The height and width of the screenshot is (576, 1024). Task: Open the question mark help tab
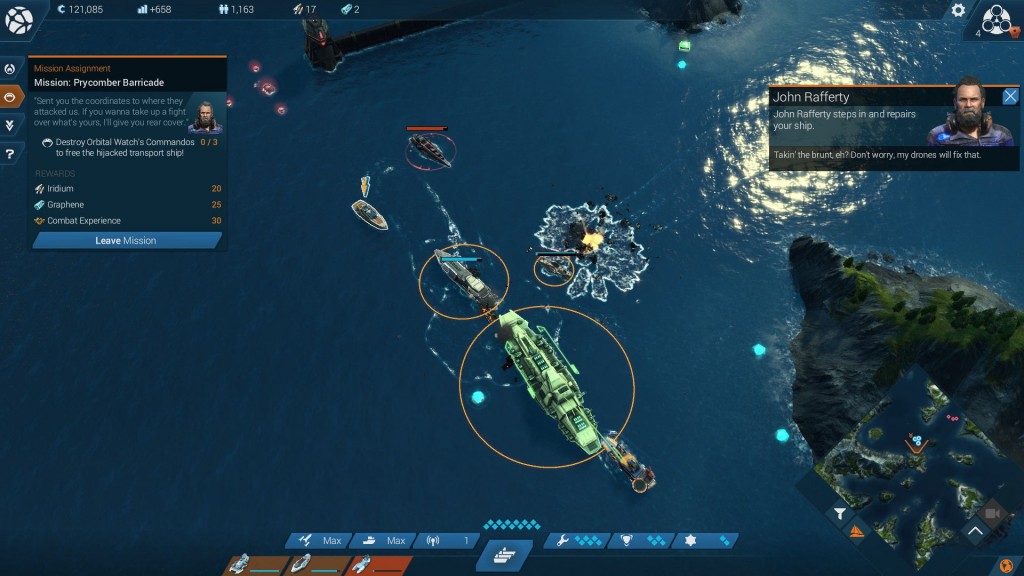pyautogui.click(x=11, y=154)
